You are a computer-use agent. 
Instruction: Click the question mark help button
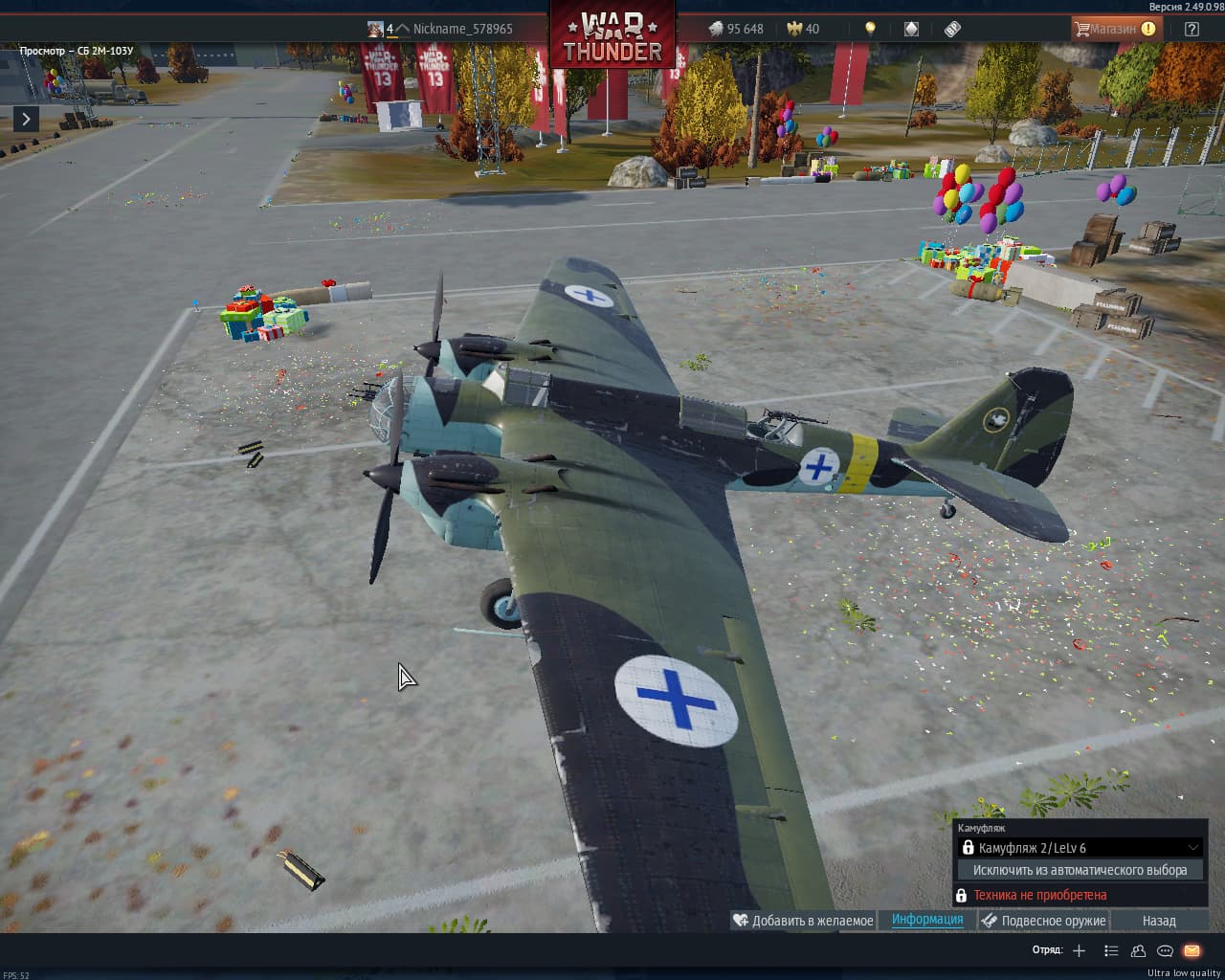point(1192,29)
